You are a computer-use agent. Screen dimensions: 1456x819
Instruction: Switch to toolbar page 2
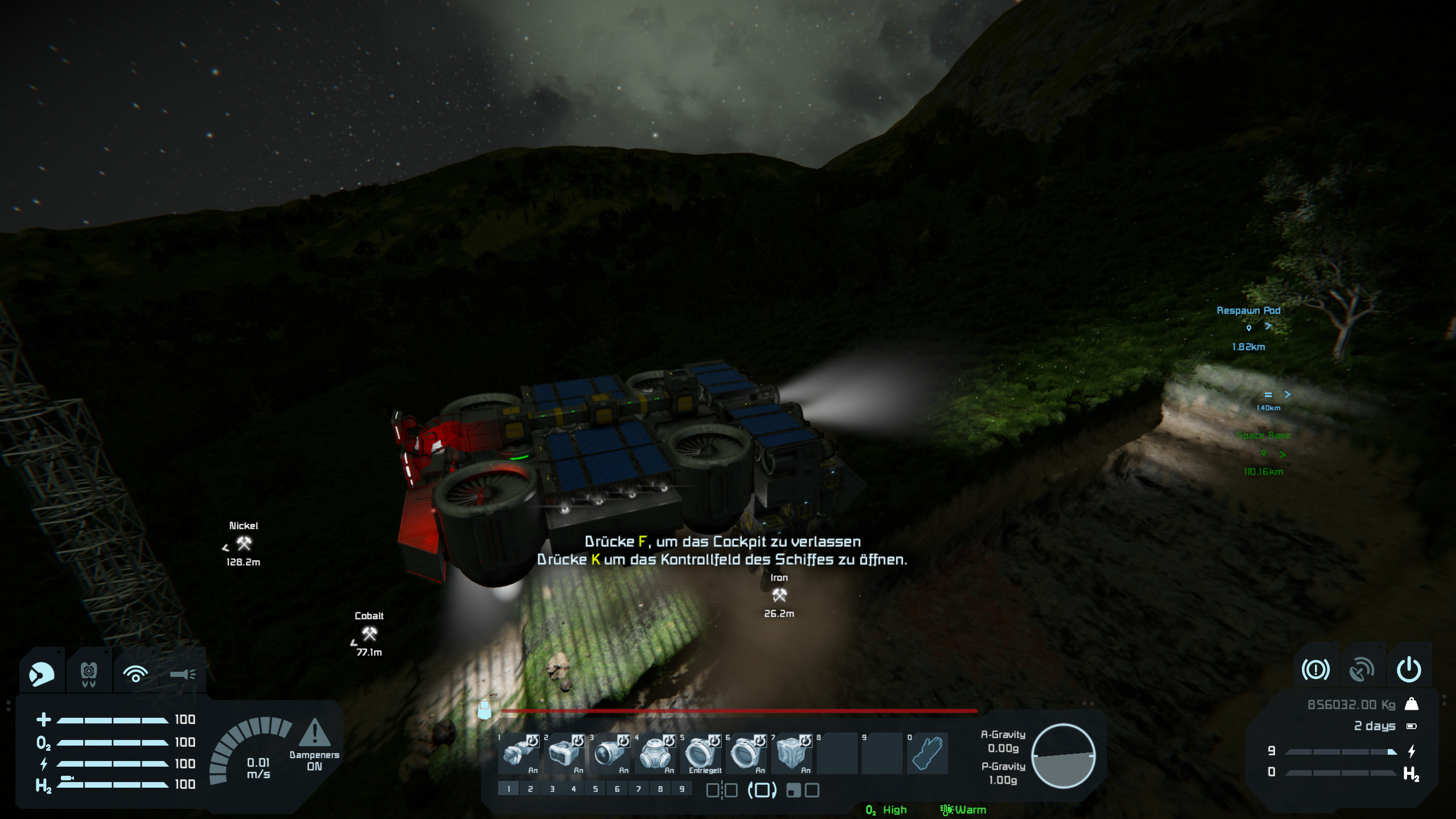click(530, 789)
